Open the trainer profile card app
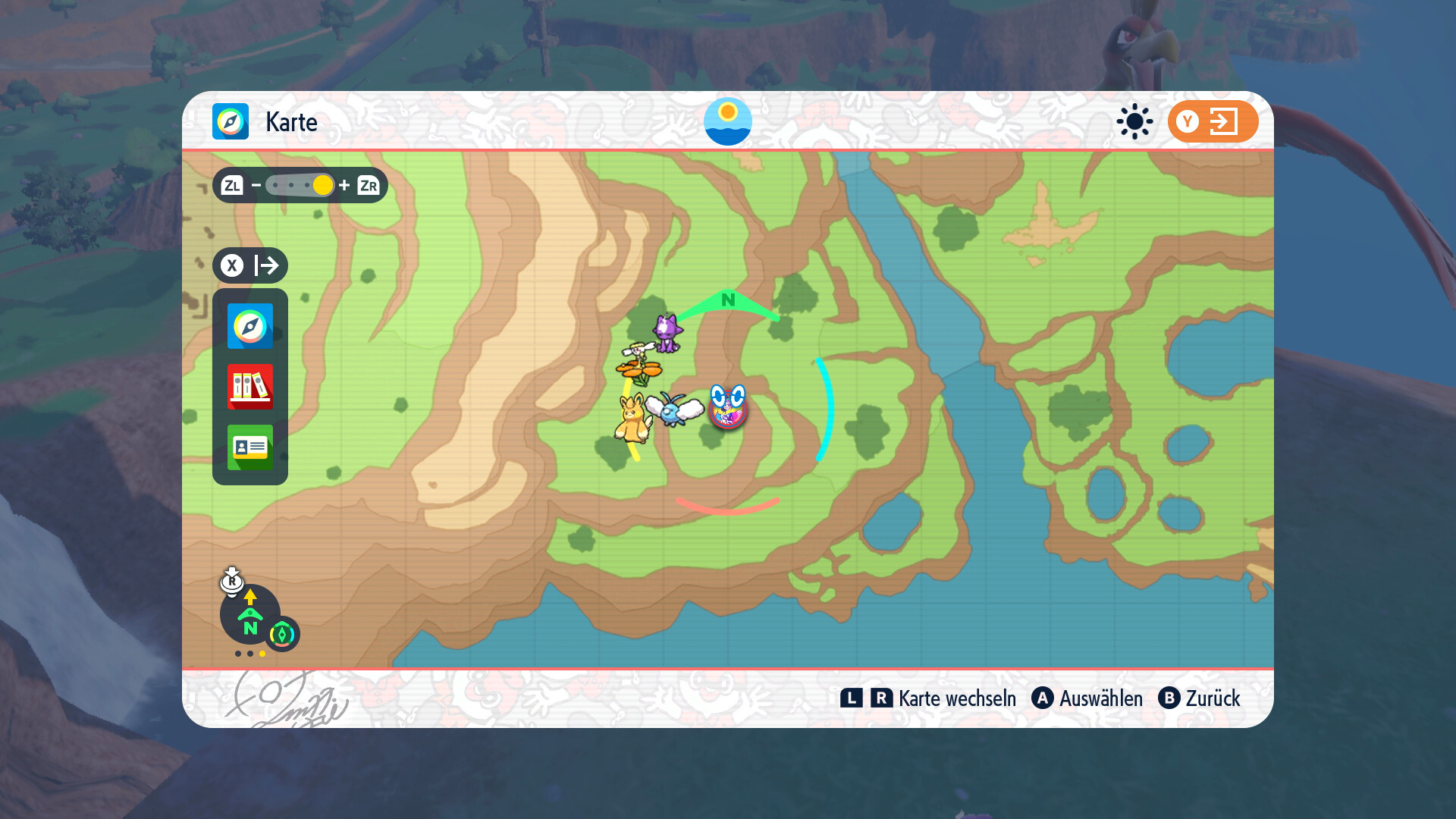 coord(250,447)
